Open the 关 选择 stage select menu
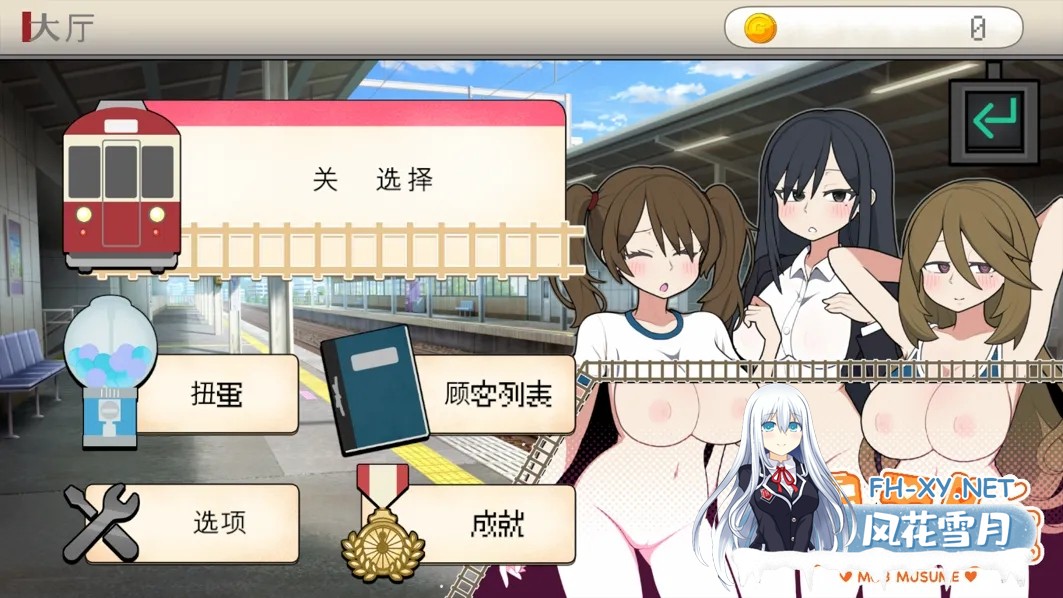This screenshot has width=1063, height=598. (x=372, y=180)
